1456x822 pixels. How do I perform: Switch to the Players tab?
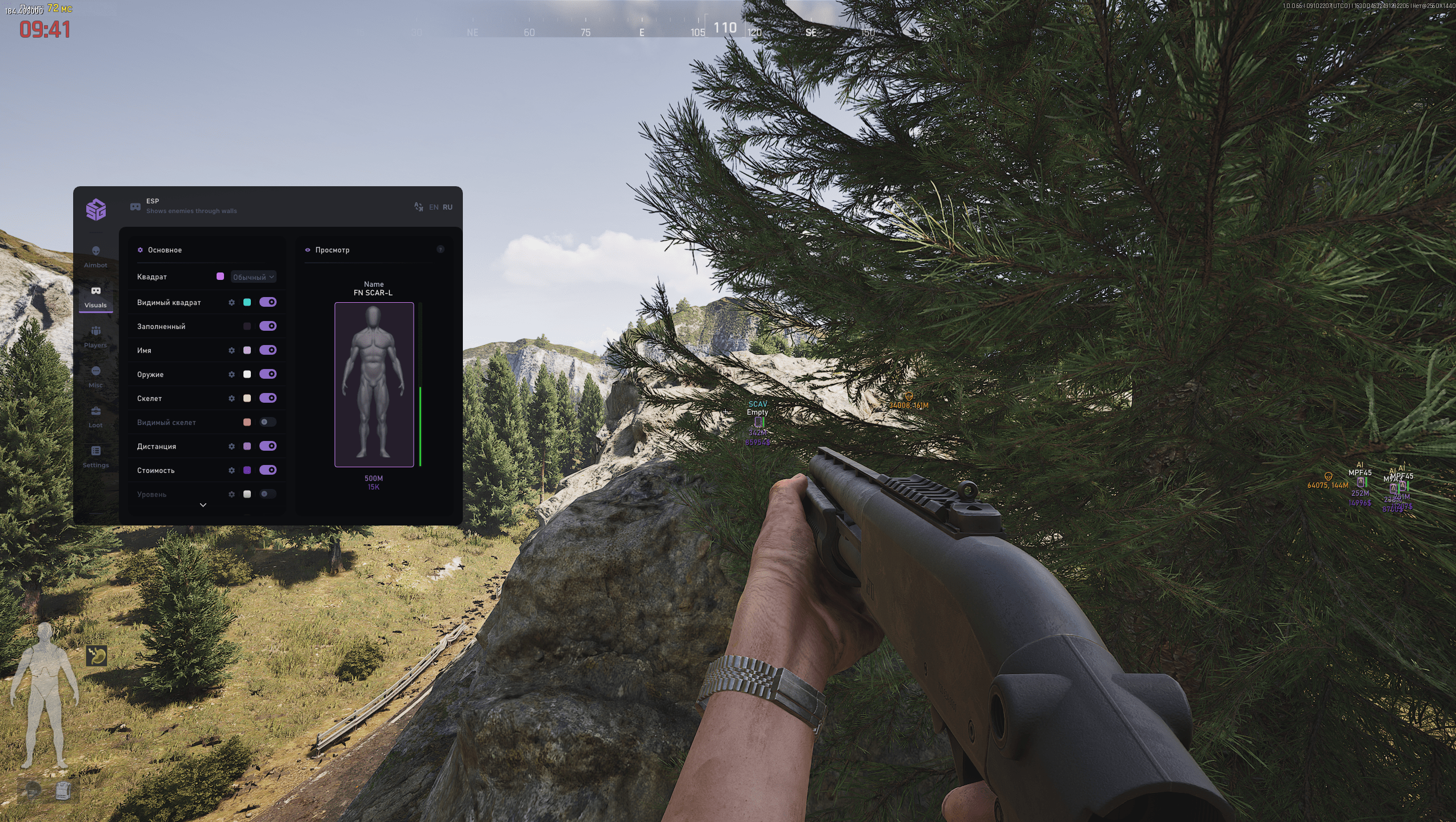[95, 336]
